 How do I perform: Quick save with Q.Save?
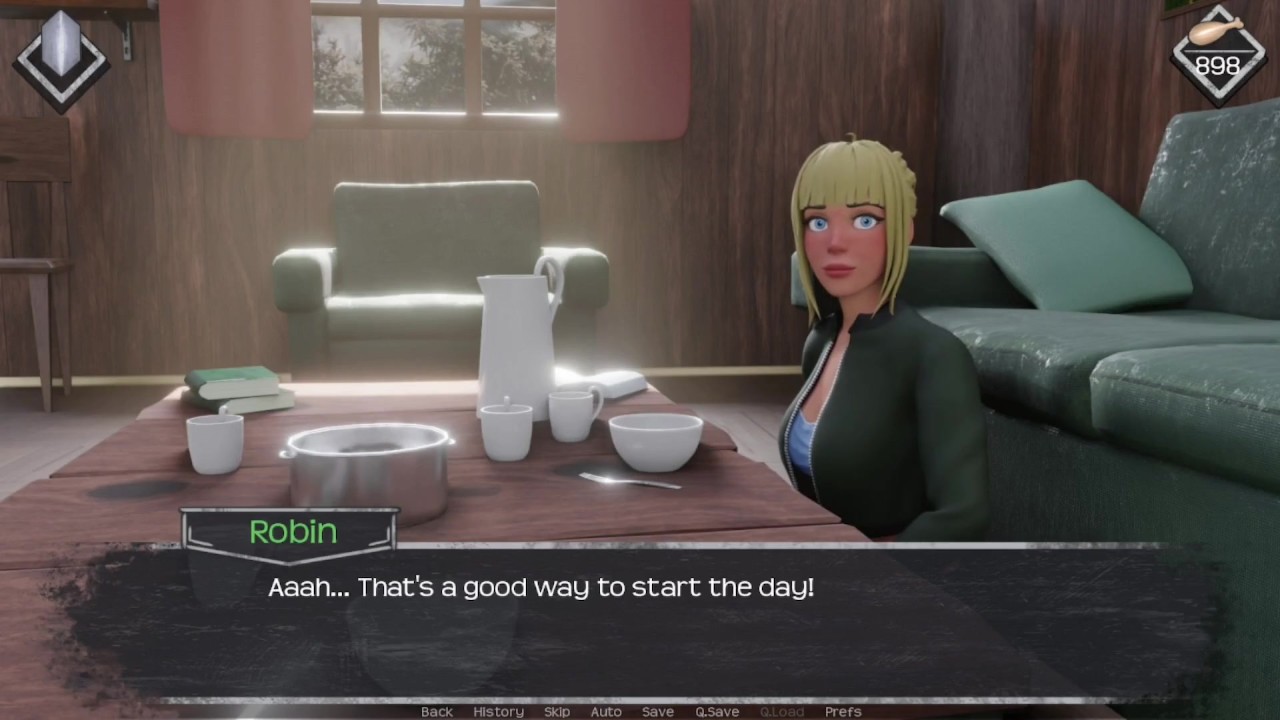[x=717, y=711]
